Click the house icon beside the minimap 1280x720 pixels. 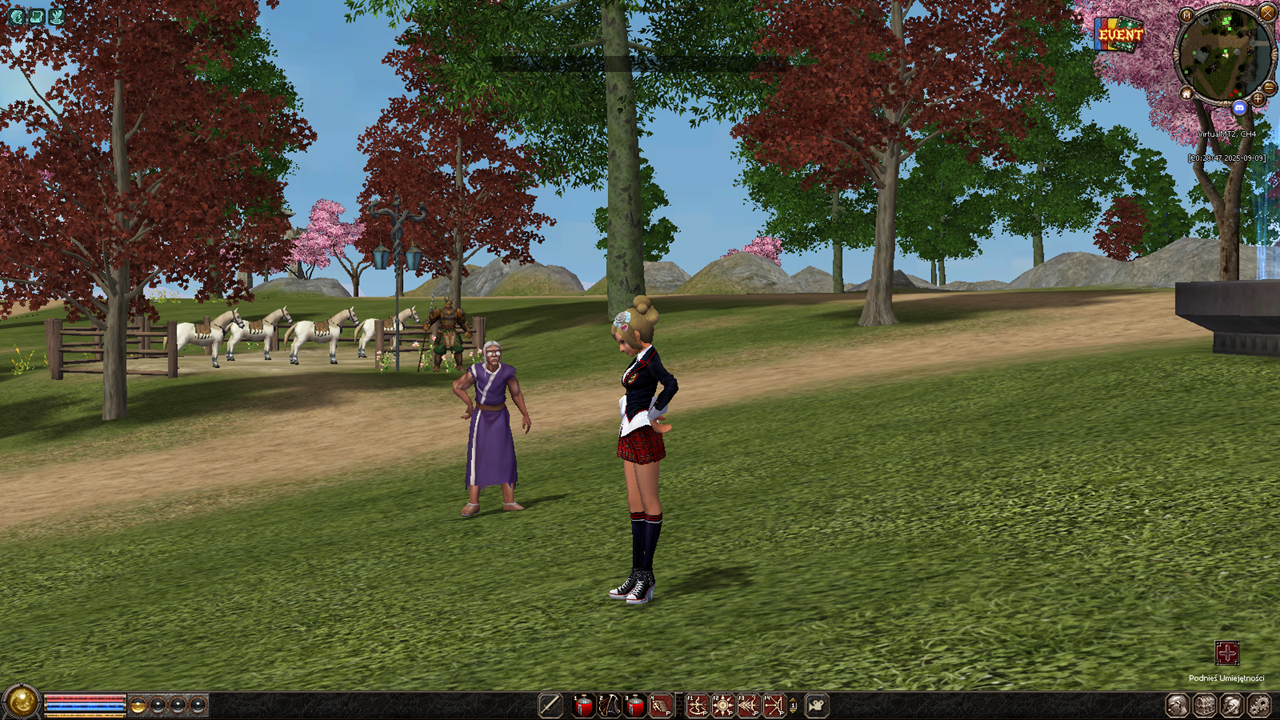click(x=1186, y=93)
